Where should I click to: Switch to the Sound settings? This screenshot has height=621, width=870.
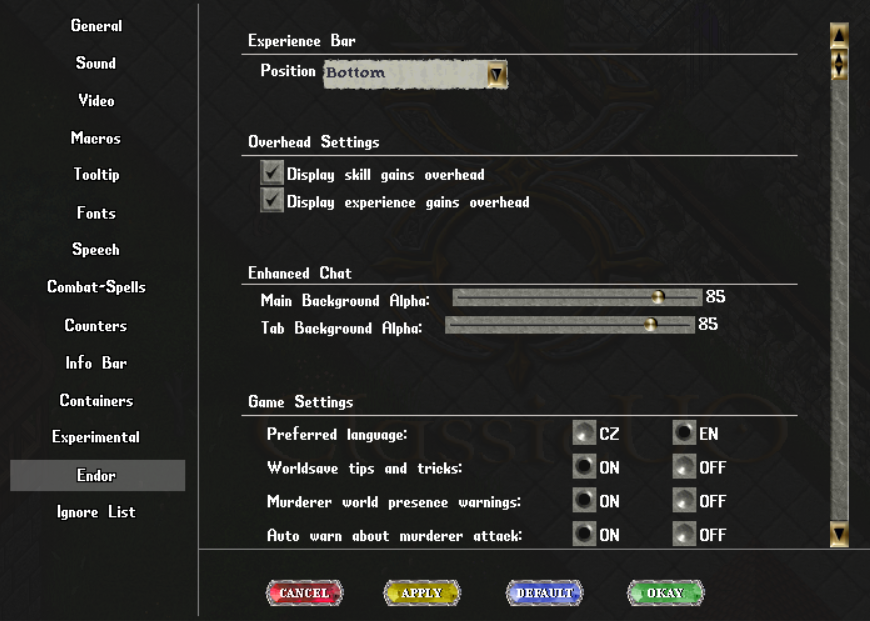(96, 63)
